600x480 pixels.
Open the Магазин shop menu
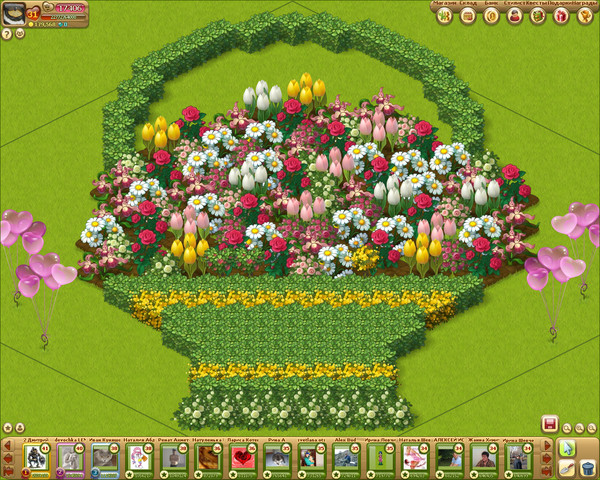click(x=442, y=16)
